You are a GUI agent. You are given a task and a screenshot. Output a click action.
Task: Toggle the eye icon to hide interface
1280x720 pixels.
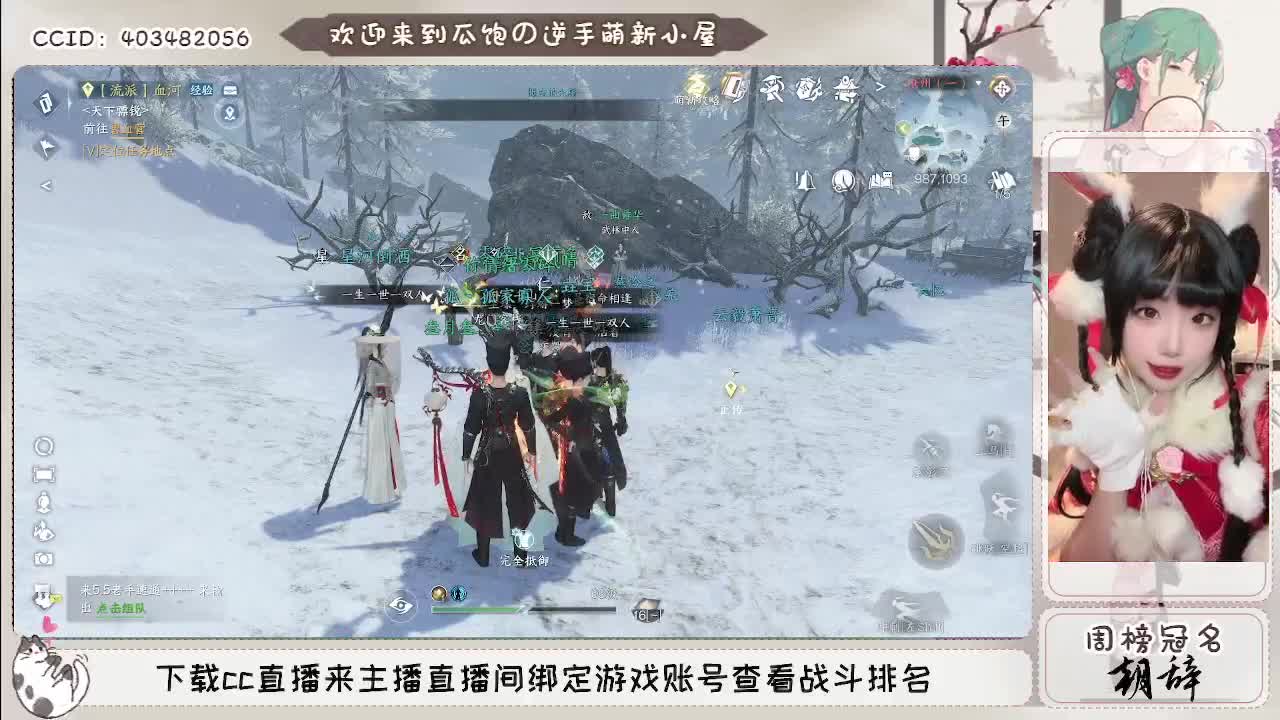[402, 609]
